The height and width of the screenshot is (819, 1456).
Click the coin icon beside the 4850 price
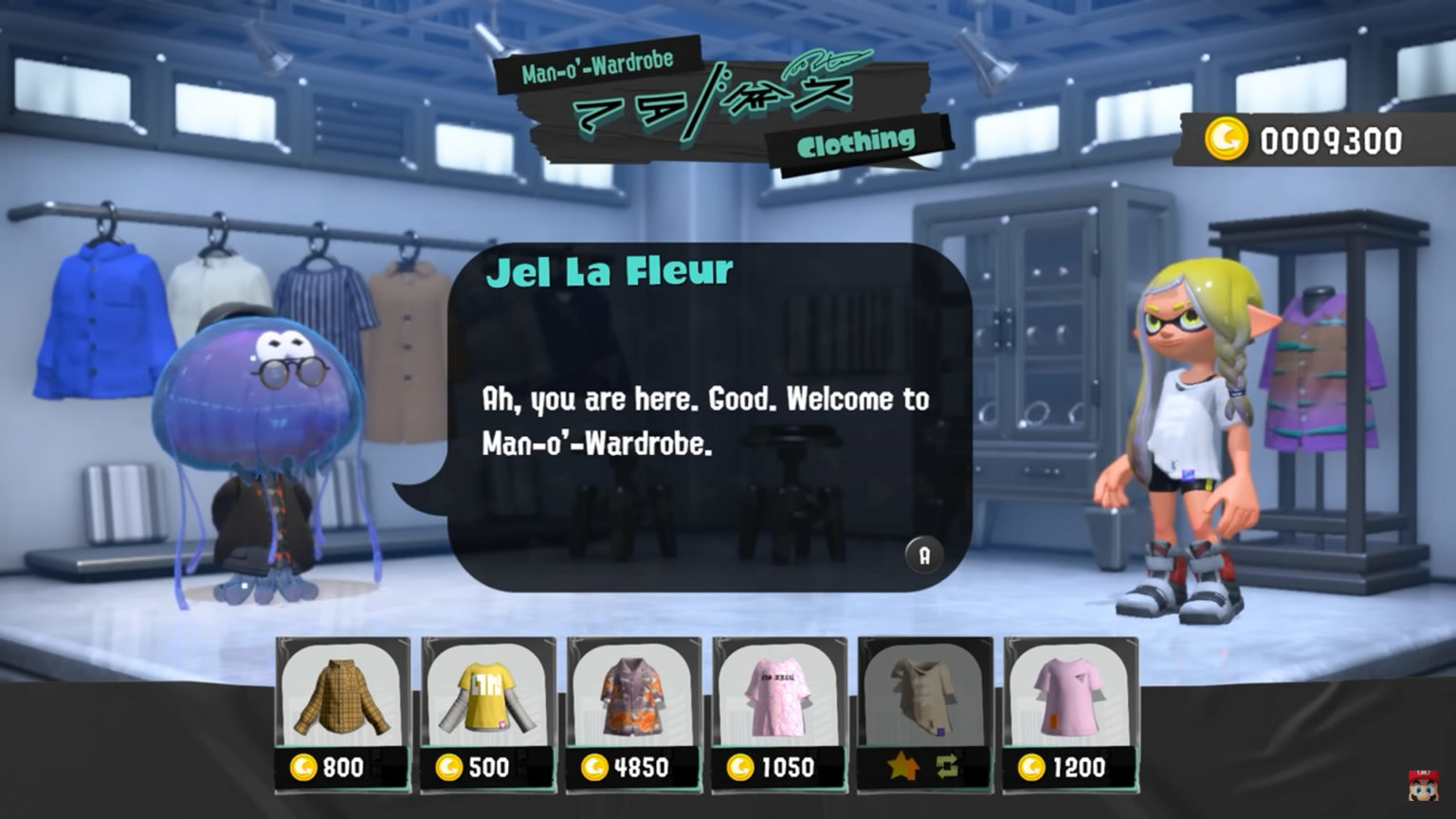coord(594,766)
